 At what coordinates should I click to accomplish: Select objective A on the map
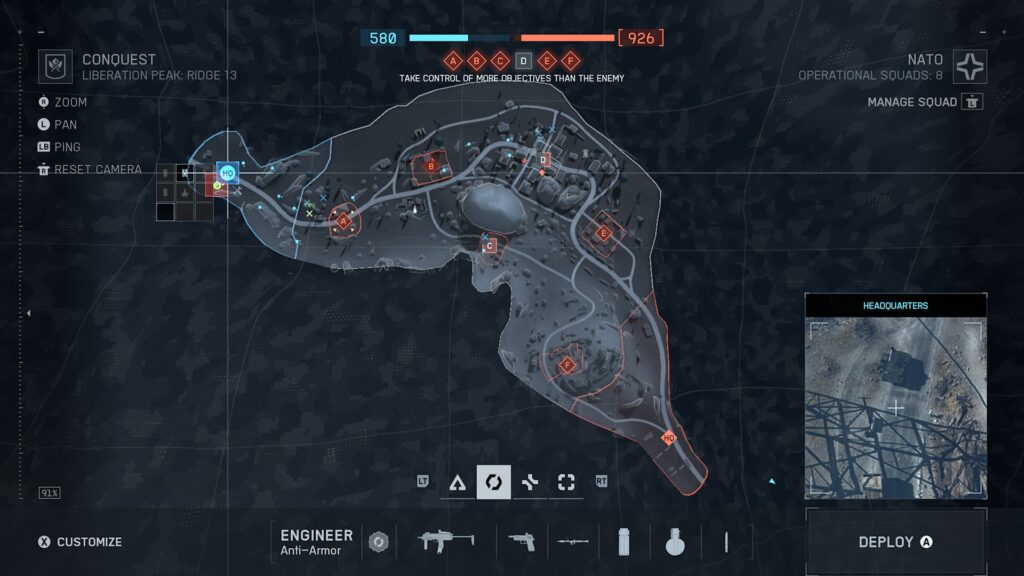coord(344,221)
